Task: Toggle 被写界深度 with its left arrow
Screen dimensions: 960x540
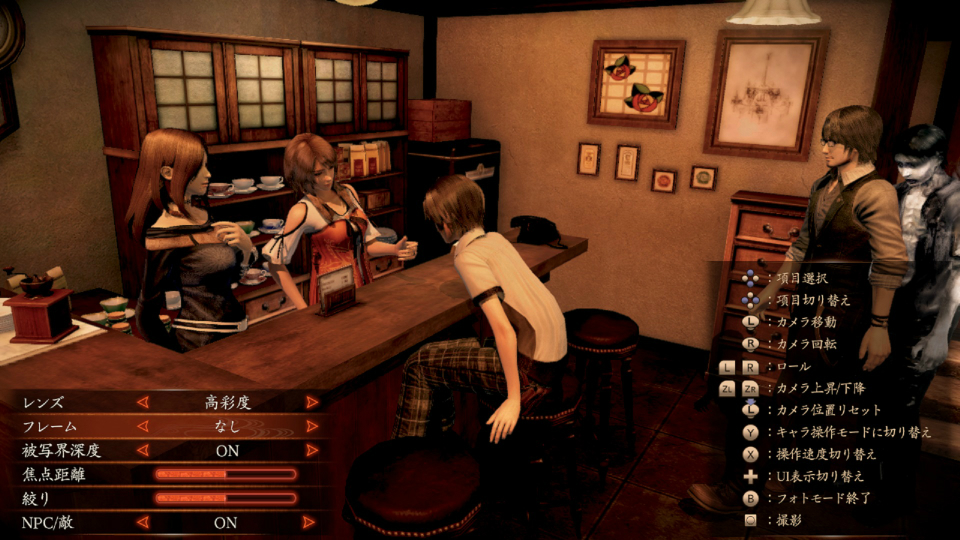Action: coord(142,450)
